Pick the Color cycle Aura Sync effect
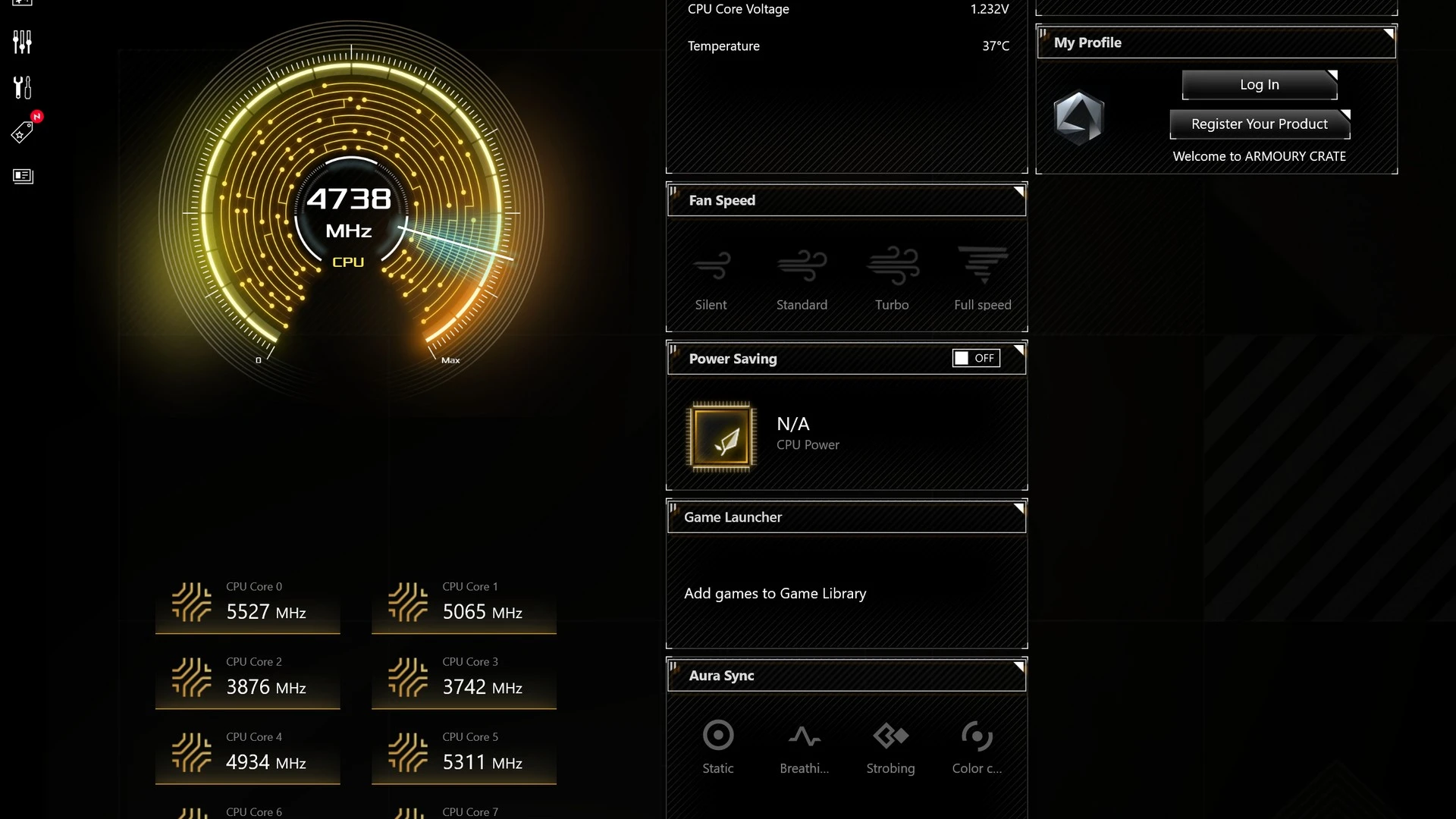The image size is (1456, 819). (977, 746)
